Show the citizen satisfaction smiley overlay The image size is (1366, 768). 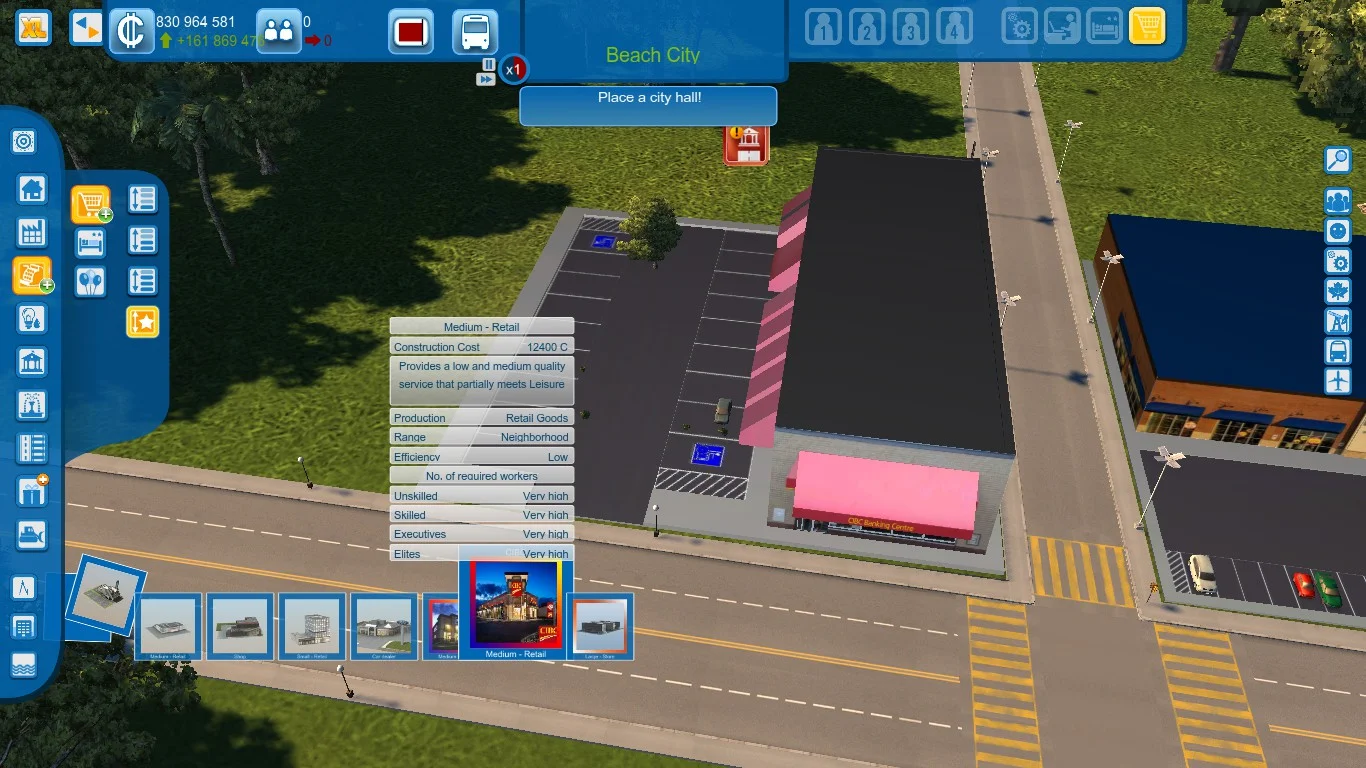click(x=1337, y=231)
